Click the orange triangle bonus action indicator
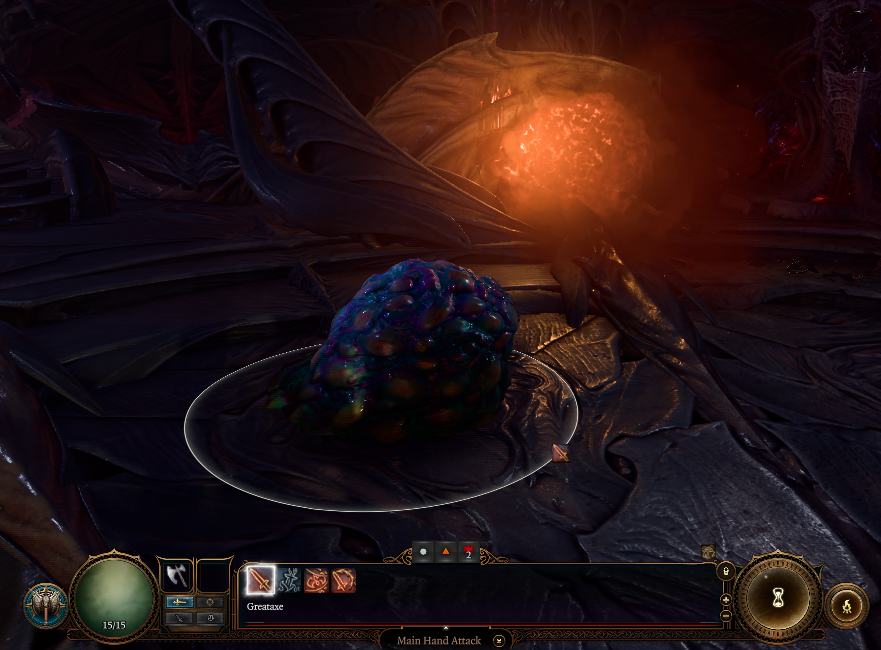 445,551
